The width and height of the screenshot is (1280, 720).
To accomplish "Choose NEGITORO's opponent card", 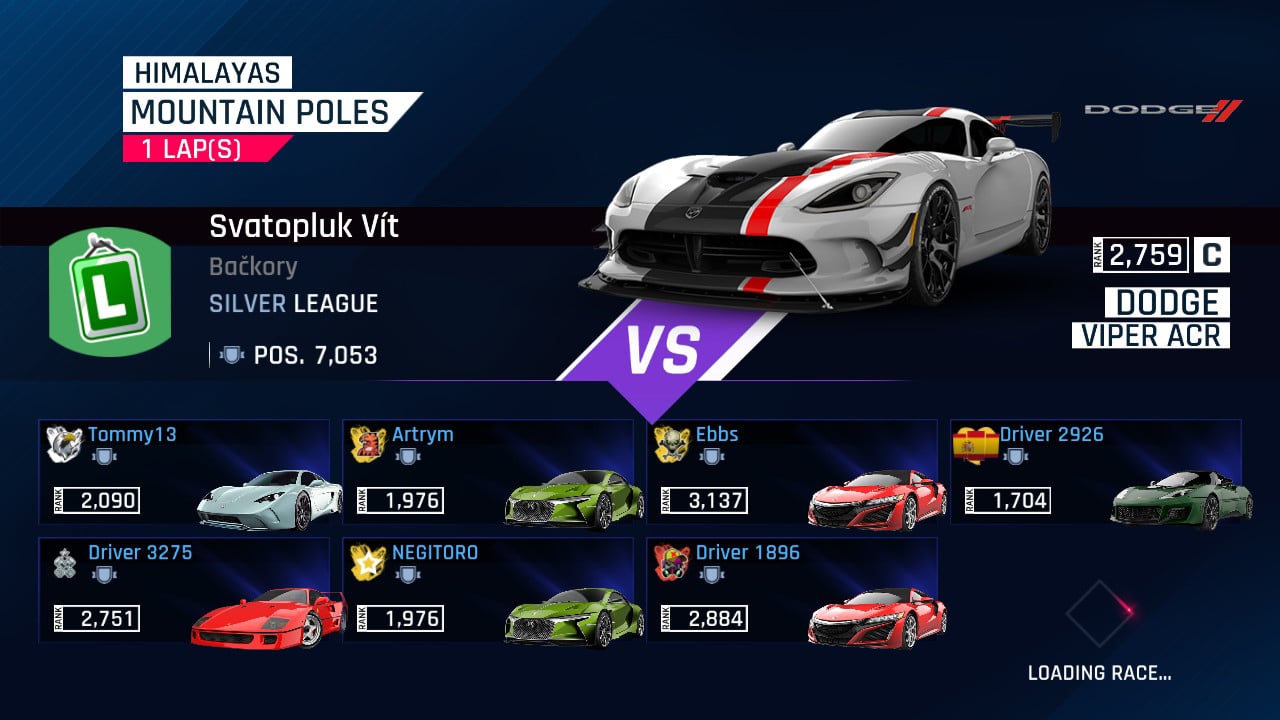I will pyautogui.click(x=489, y=590).
